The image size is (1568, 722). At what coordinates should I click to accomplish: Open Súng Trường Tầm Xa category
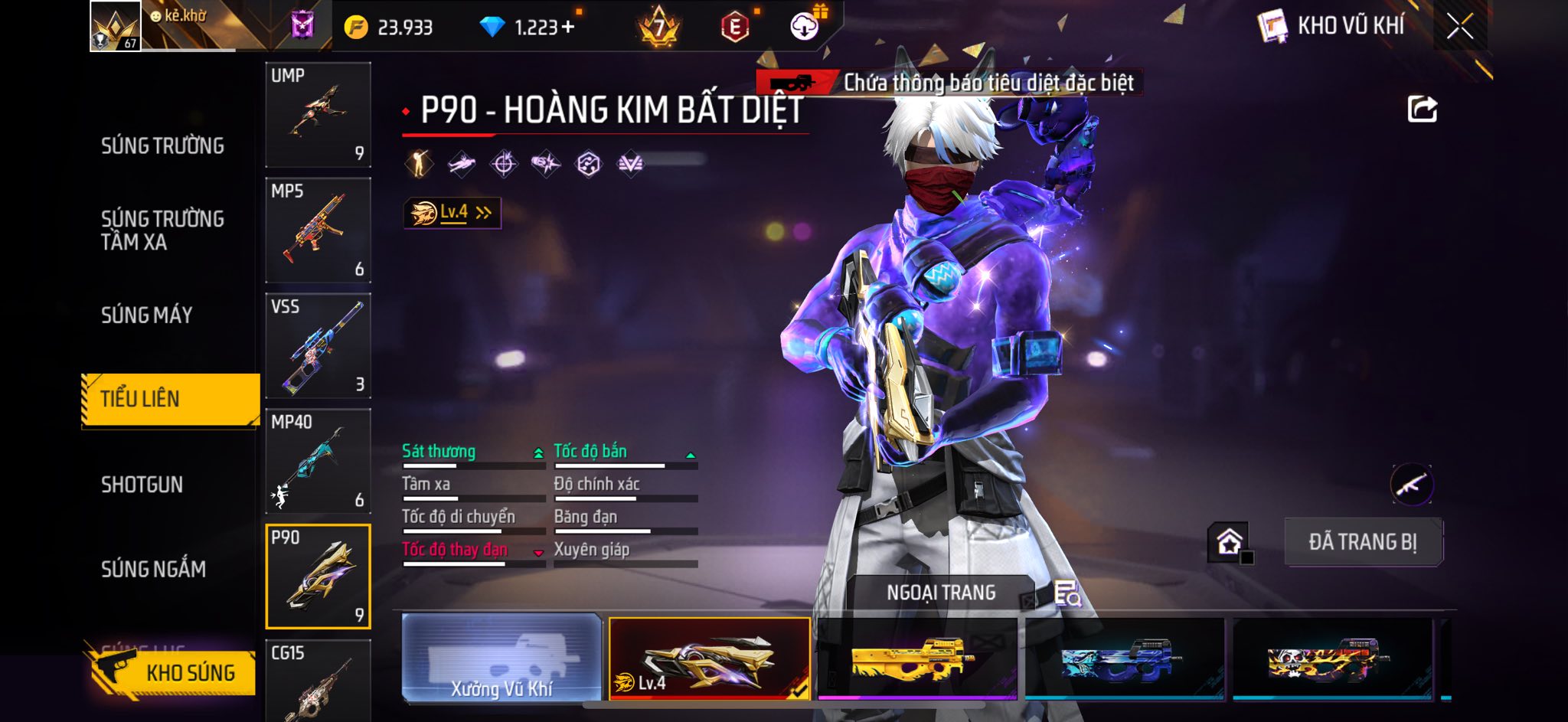click(162, 230)
